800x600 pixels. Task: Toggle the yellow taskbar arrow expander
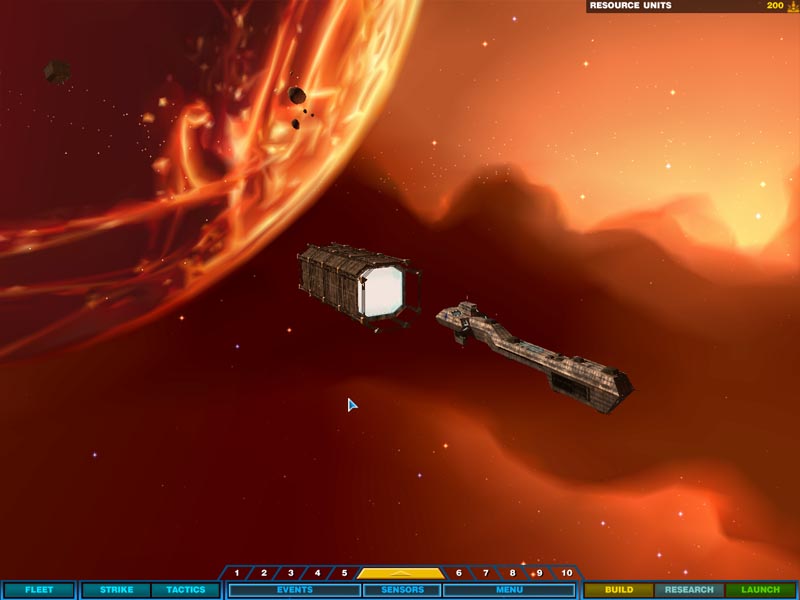pos(401,573)
